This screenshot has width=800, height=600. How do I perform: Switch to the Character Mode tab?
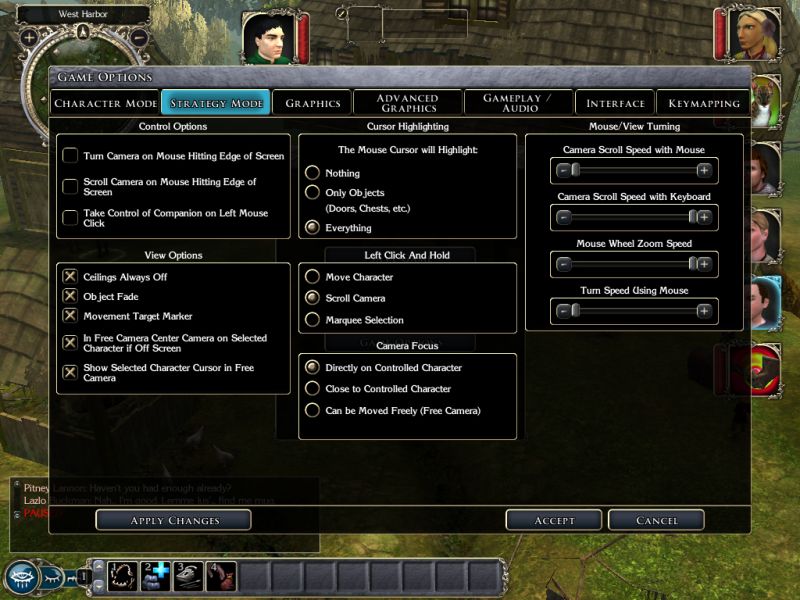[x=105, y=103]
